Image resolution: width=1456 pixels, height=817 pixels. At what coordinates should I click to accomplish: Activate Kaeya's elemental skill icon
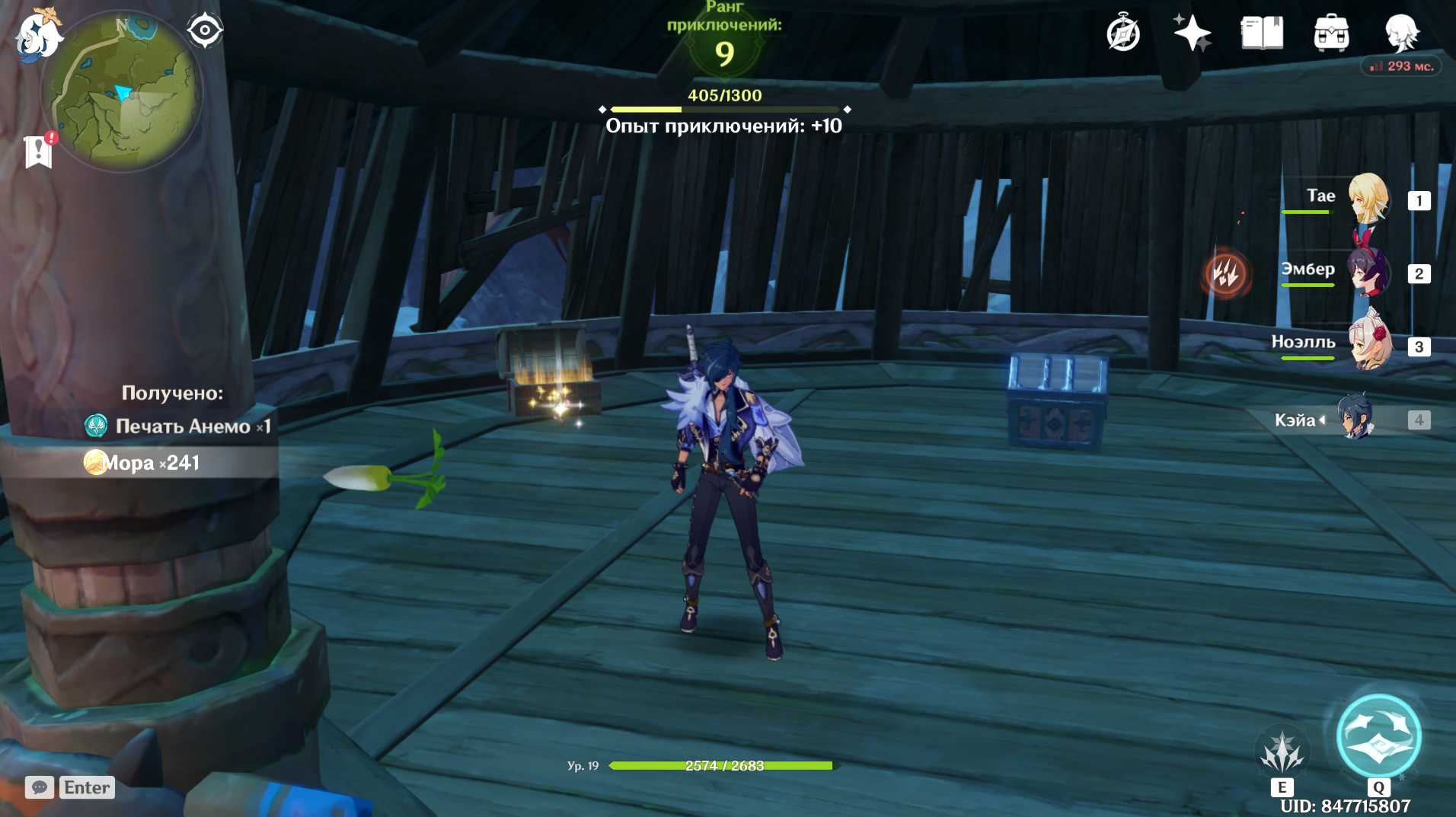pos(1282,752)
